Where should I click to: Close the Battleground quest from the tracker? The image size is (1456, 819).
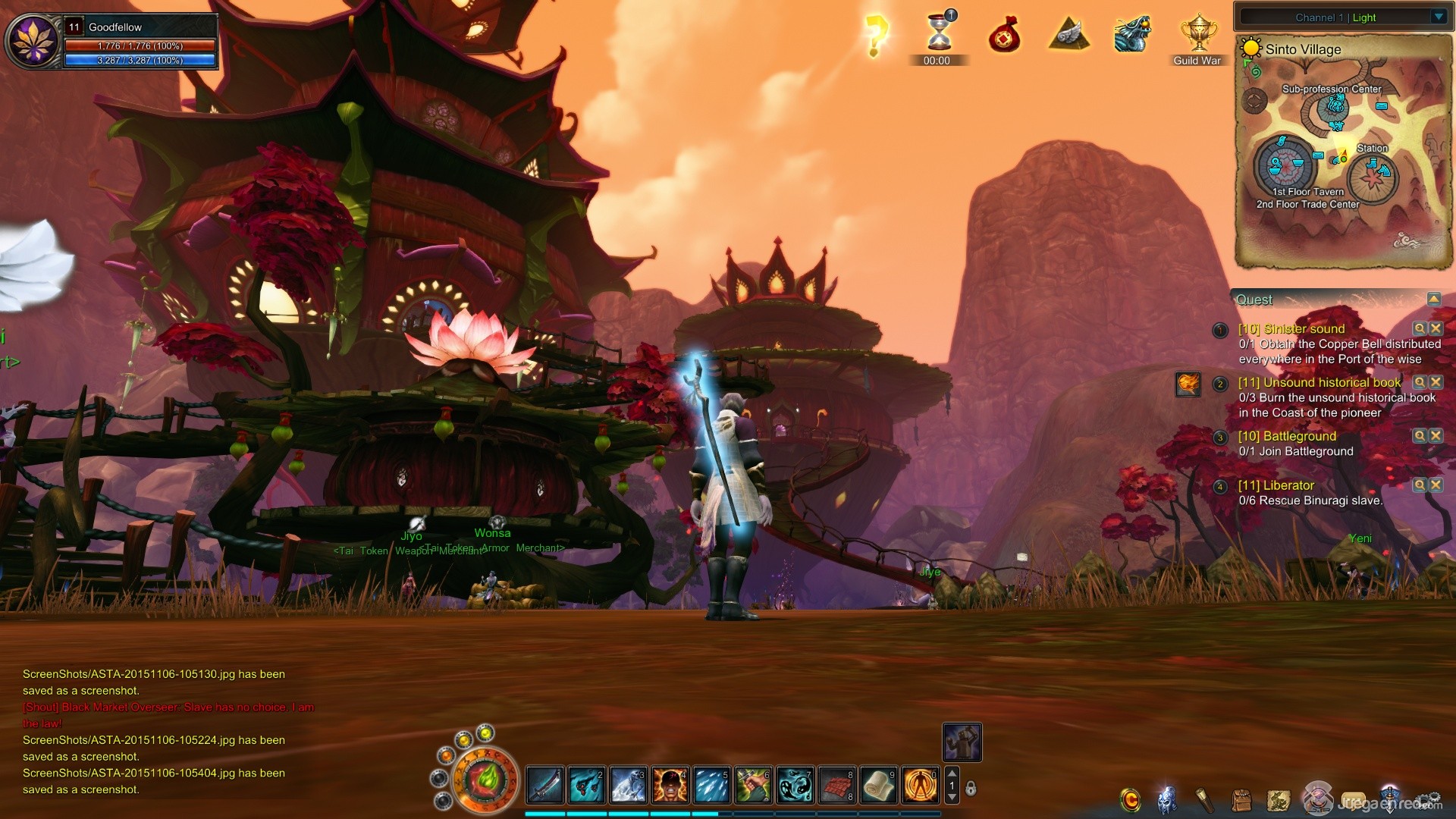(x=1436, y=436)
